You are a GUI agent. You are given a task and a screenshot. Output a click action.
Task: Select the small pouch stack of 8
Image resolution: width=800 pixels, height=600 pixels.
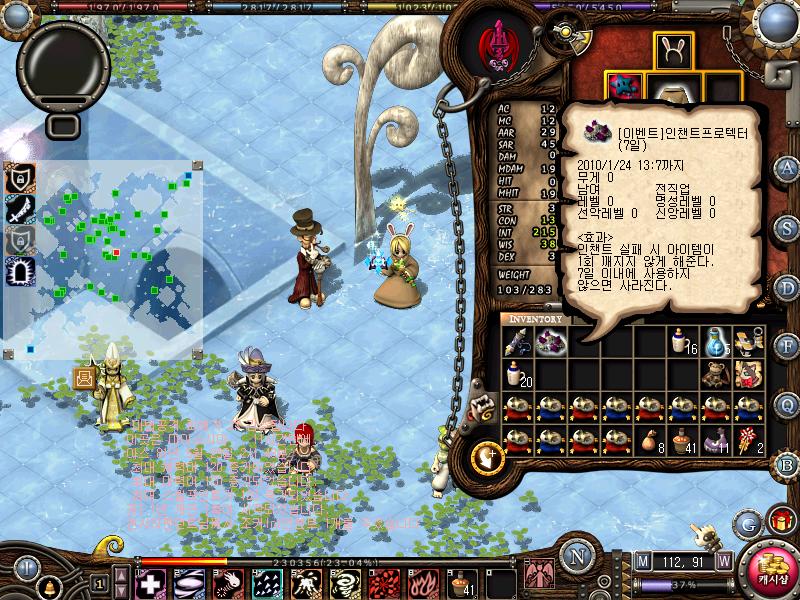[x=649, y=438]
